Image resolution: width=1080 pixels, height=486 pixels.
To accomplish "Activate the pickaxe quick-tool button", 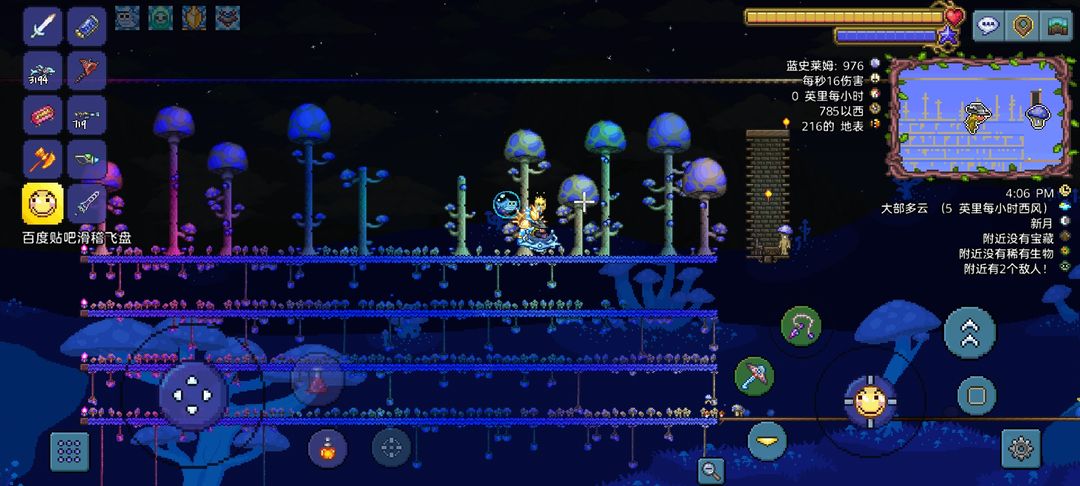I will coord(754,376).
